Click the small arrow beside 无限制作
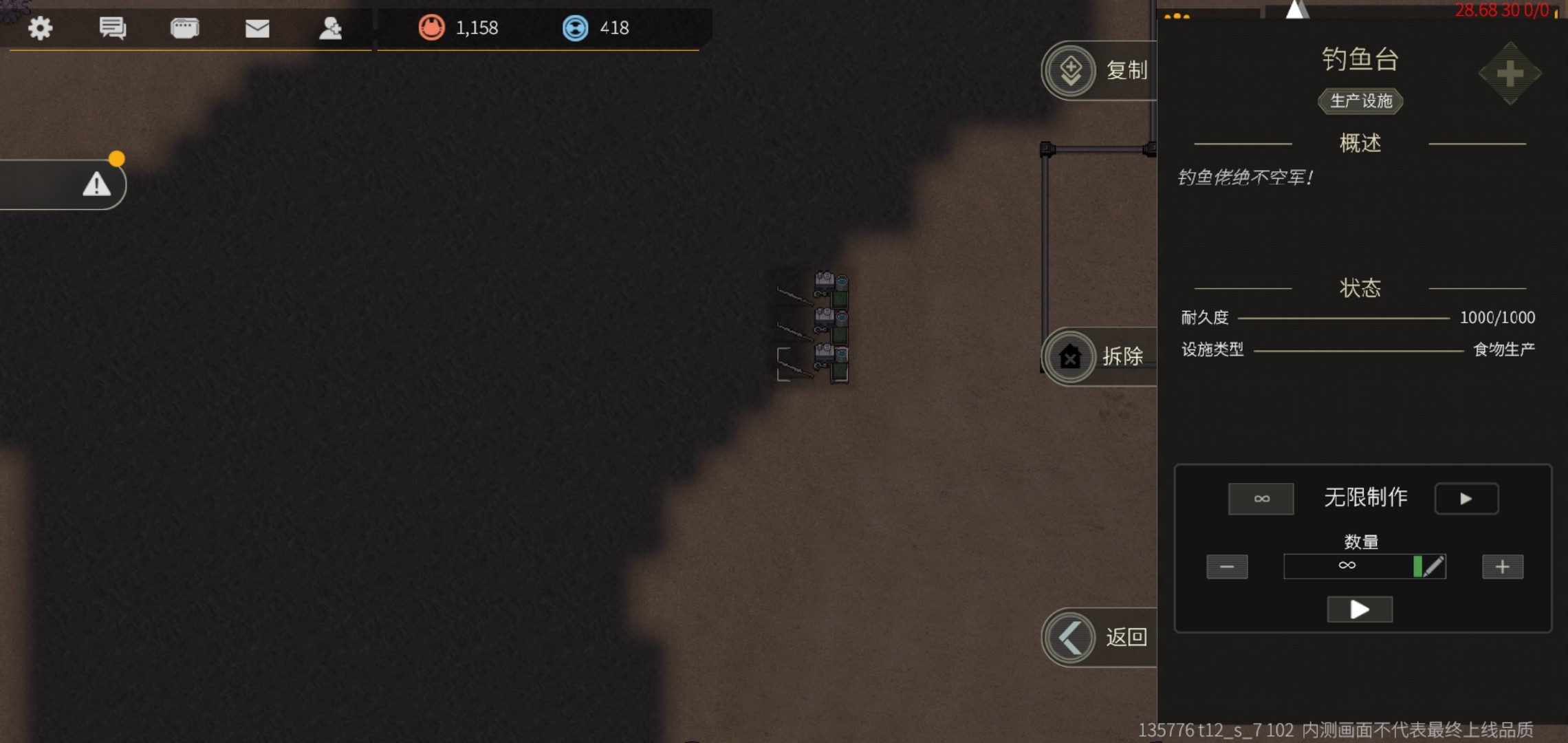The image size is (1568, 743). (x=1466, y=499)
